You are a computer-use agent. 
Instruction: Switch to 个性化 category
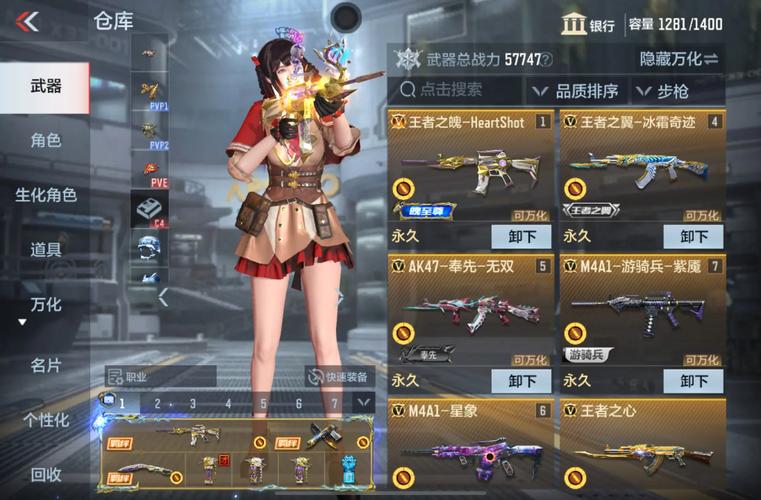click(45, 419)
